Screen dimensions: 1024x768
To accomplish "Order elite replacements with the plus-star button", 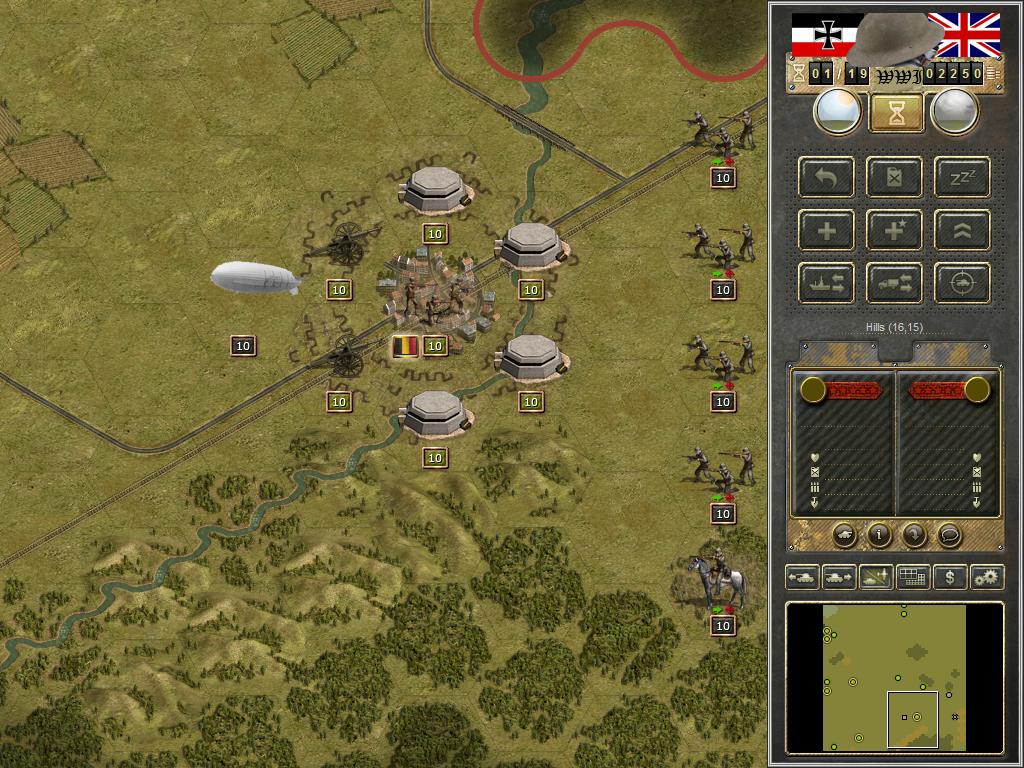I will 895,231.
